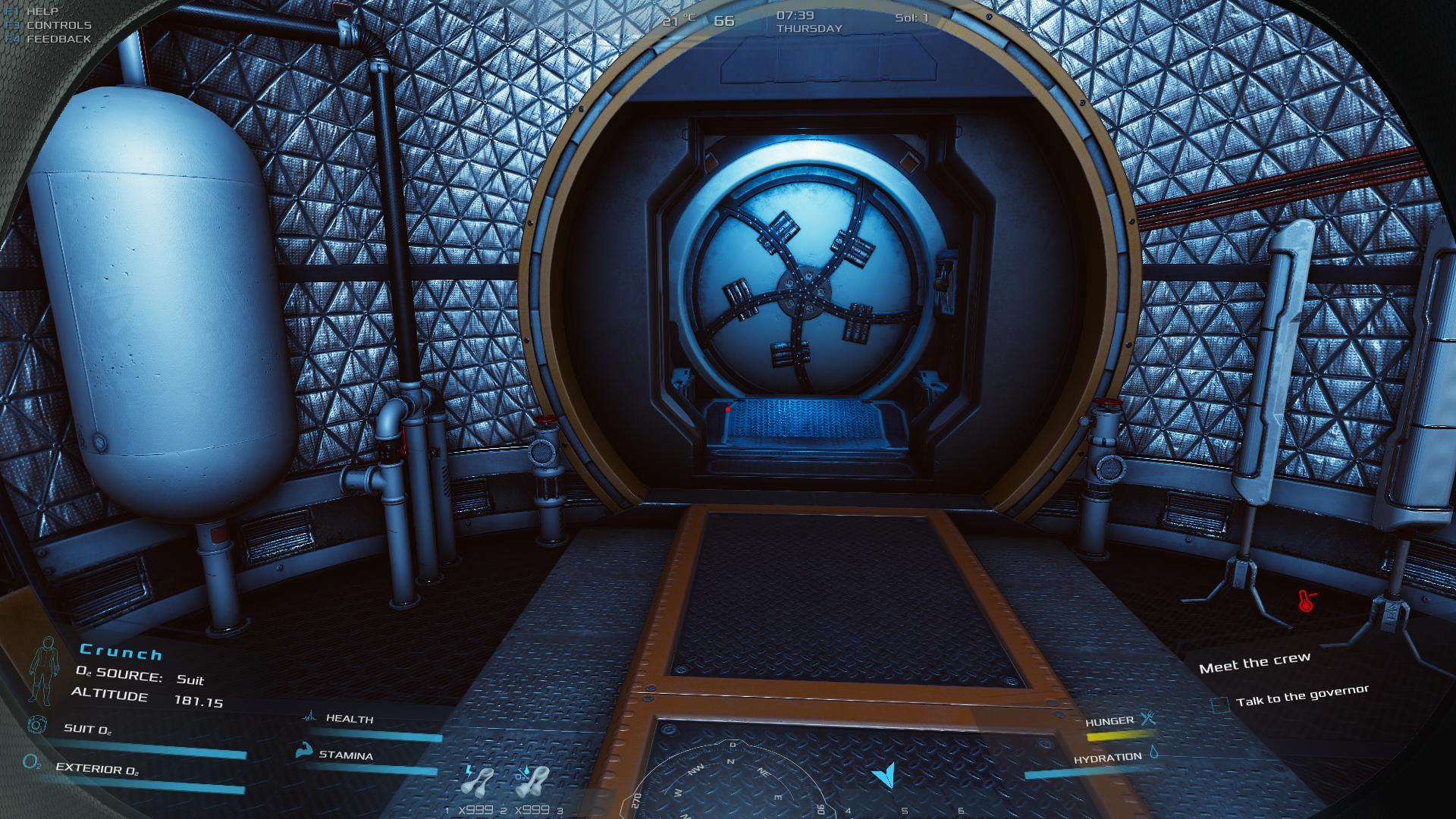1456x819 pixels.
Task: Click the hunger fork-and-knife icon
Action: click(x=1148, y=718)
